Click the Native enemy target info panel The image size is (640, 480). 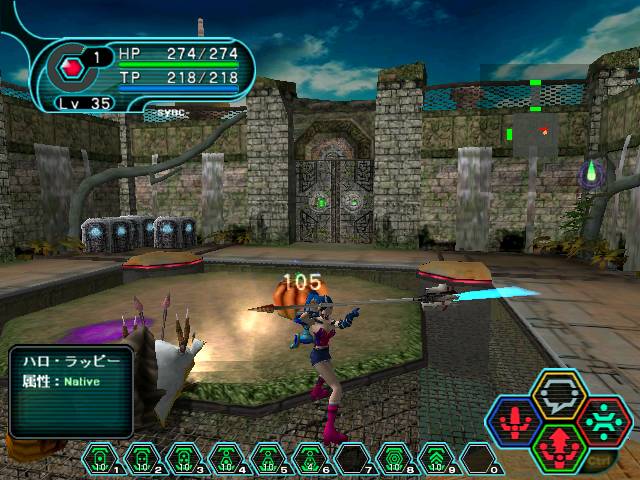[x=72, y=391]
